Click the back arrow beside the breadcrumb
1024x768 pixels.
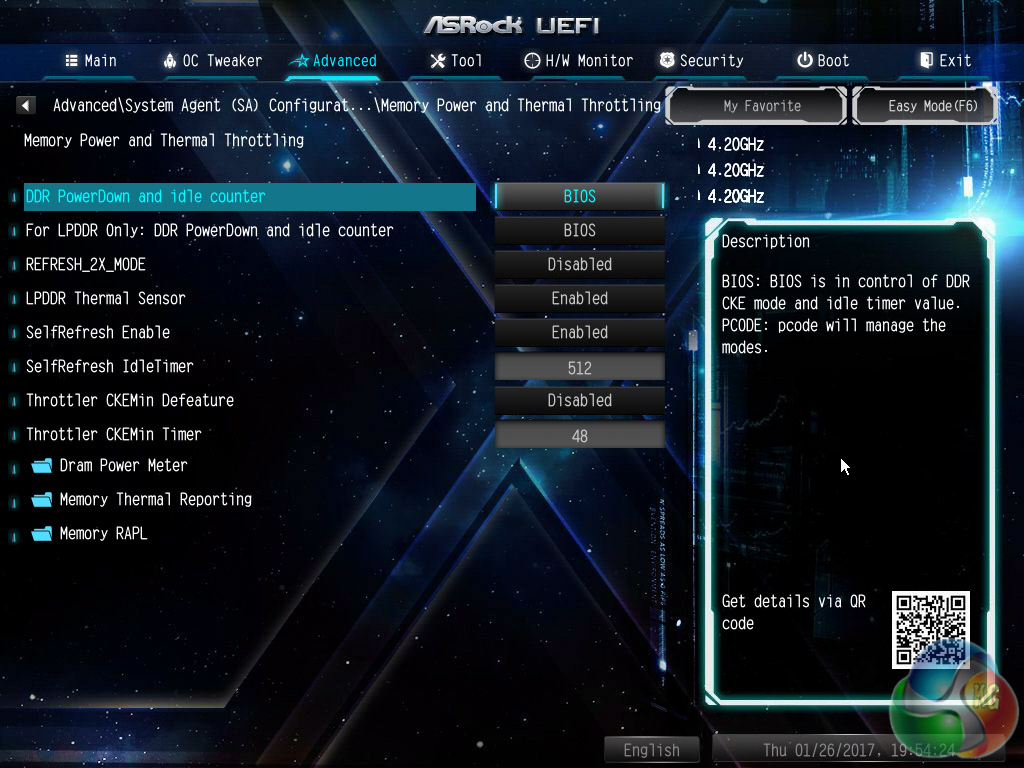point(27,105)
